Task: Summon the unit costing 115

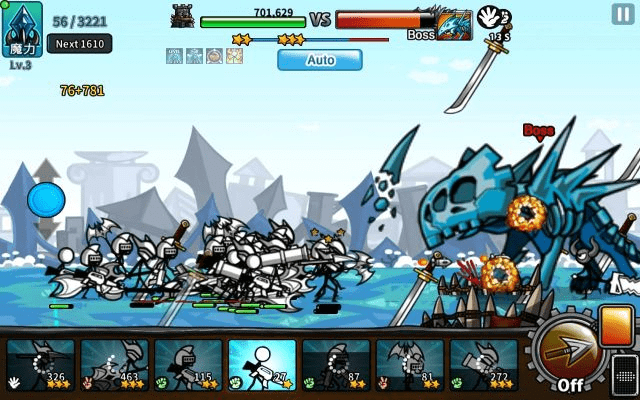Action: (188, 365)
